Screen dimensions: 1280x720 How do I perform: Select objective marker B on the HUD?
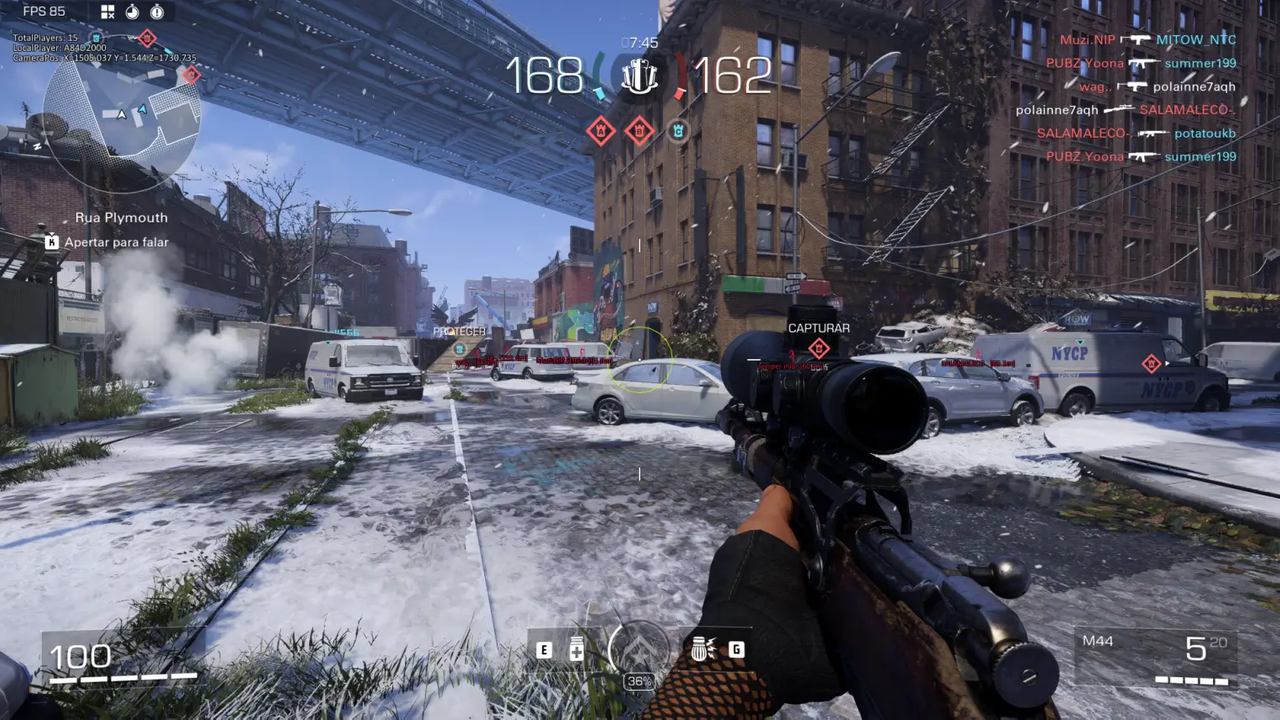pos(640,131)
